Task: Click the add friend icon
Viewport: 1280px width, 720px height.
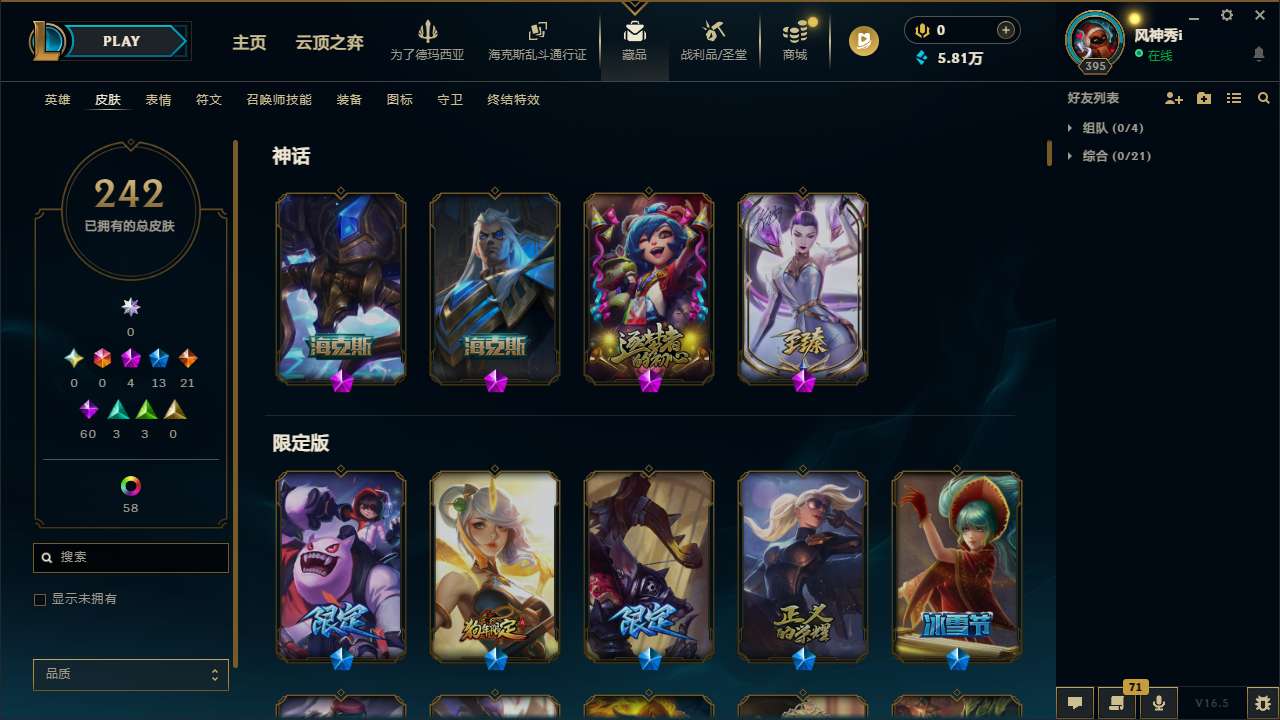Action: point(1173,97)
